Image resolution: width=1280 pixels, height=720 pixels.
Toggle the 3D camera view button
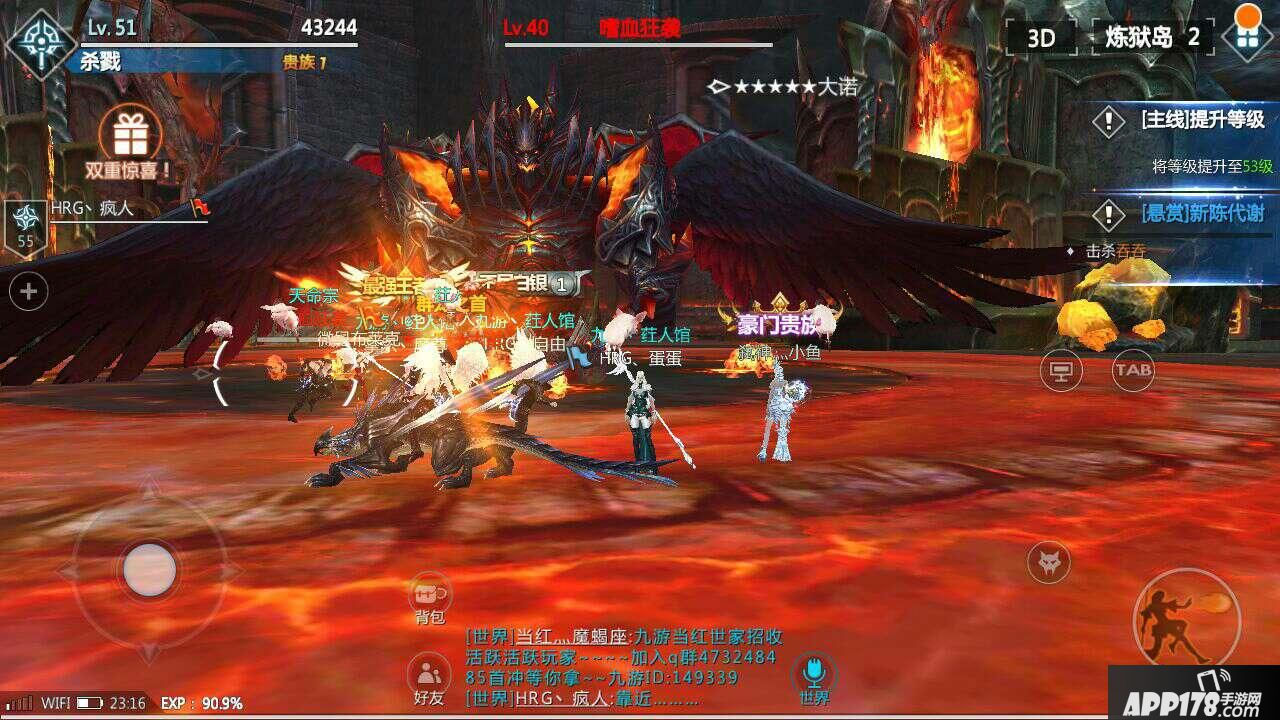tap(1041, 38)
